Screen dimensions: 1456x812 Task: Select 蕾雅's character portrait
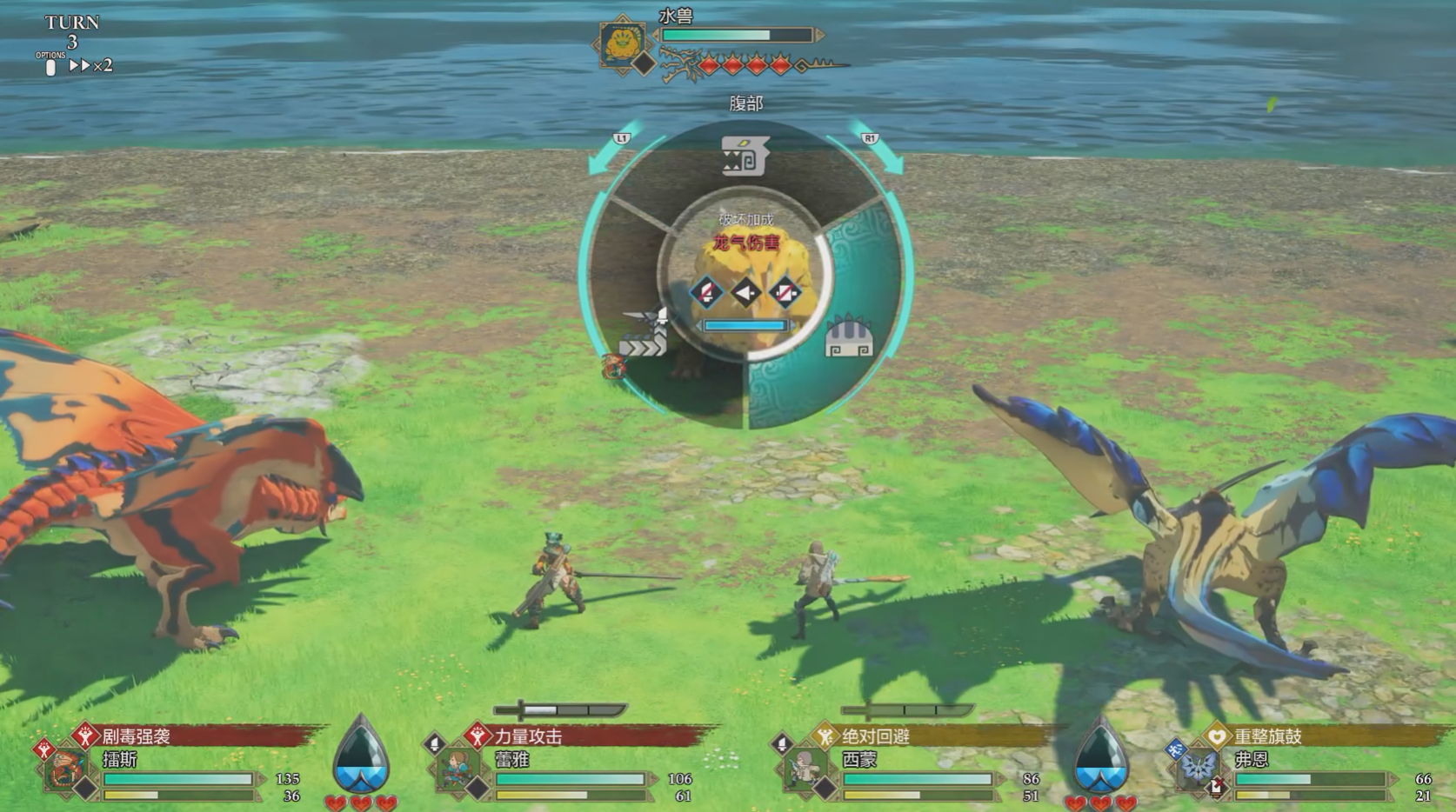pyautogui.click(x=456, y=769)
